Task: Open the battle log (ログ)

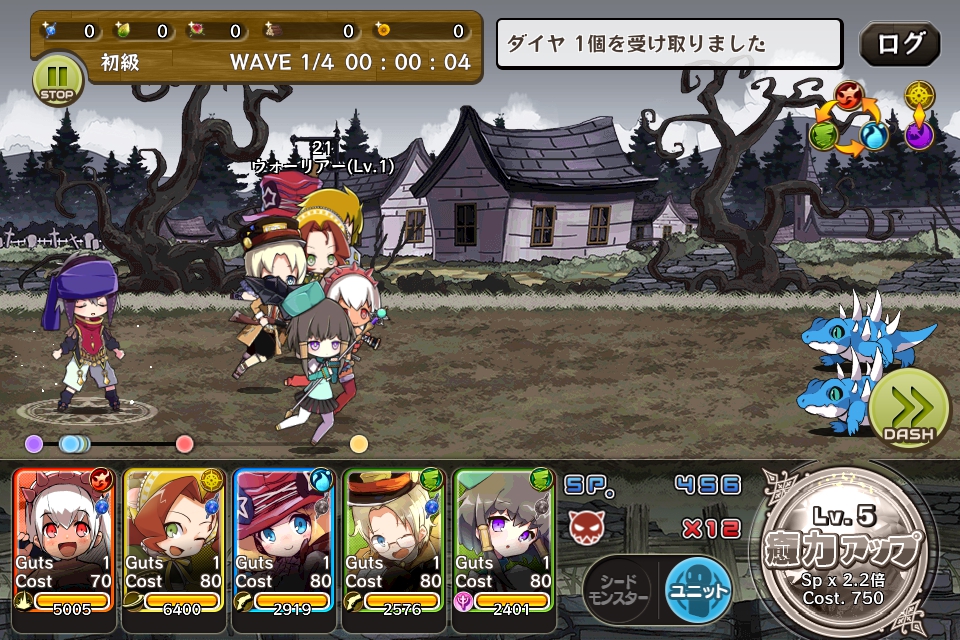Action: [x=899, y=45]
